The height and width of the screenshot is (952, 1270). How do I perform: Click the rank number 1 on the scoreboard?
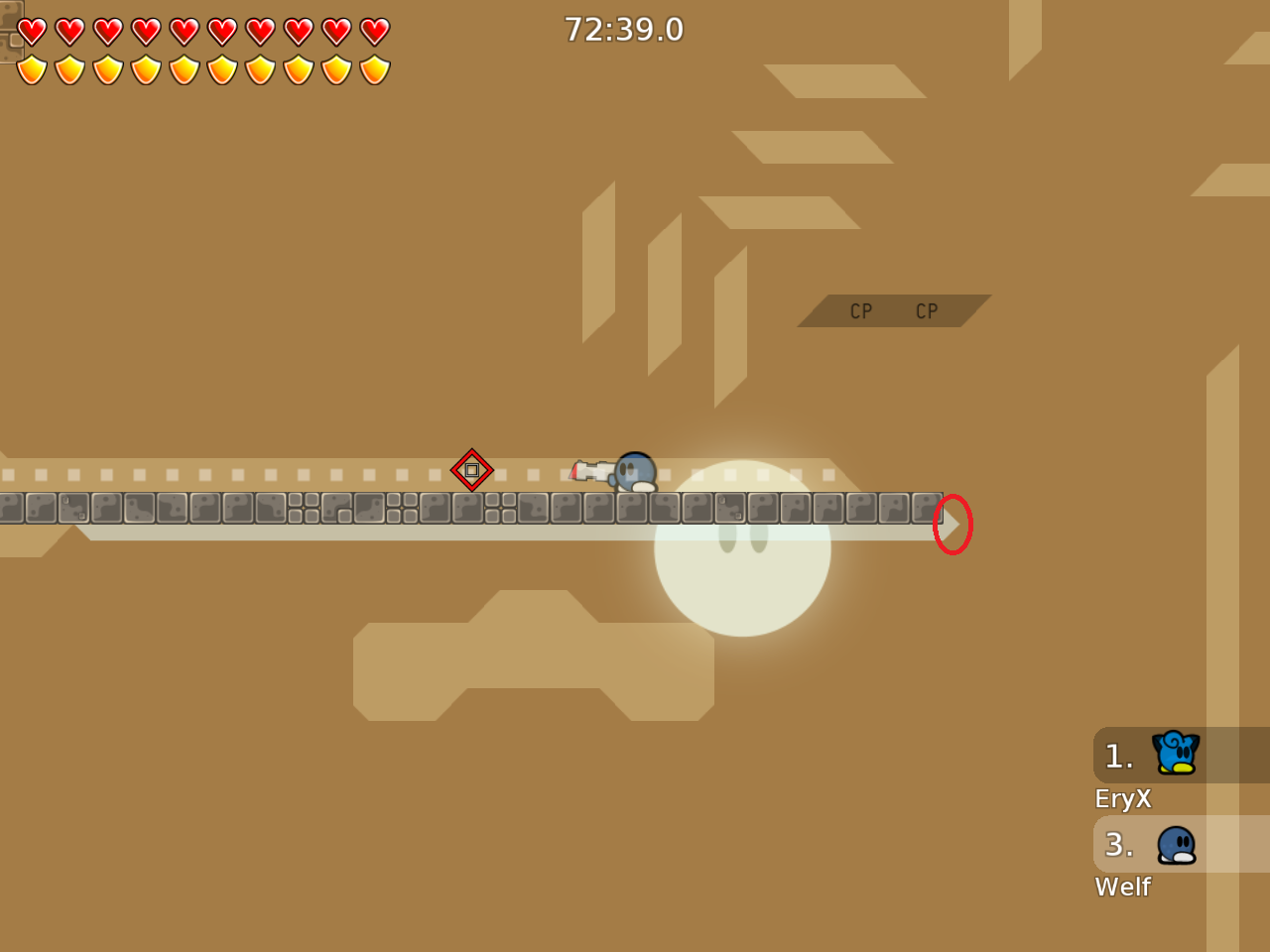1118,756
